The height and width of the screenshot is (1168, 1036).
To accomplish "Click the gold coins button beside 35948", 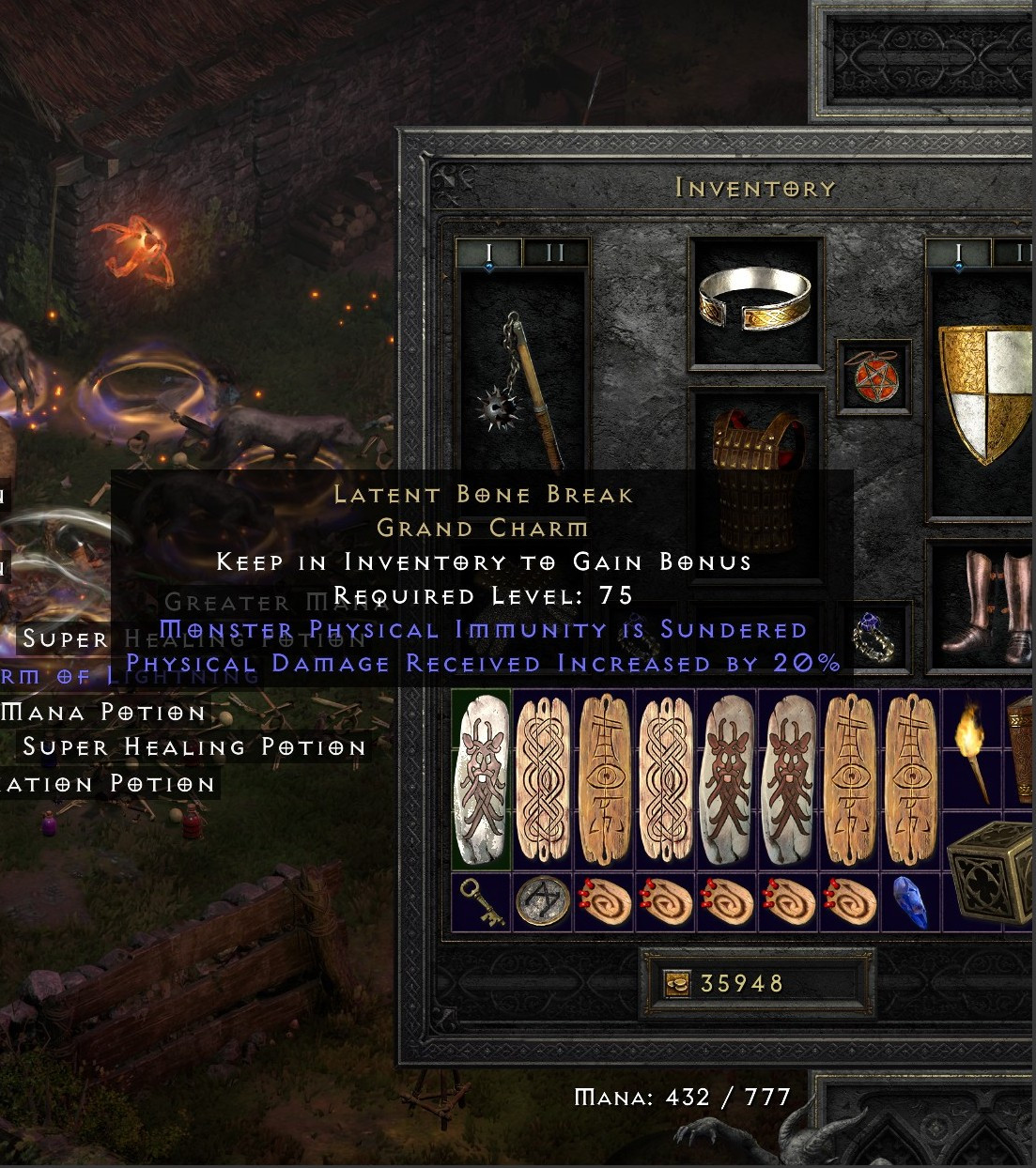I will pos(676,983).
